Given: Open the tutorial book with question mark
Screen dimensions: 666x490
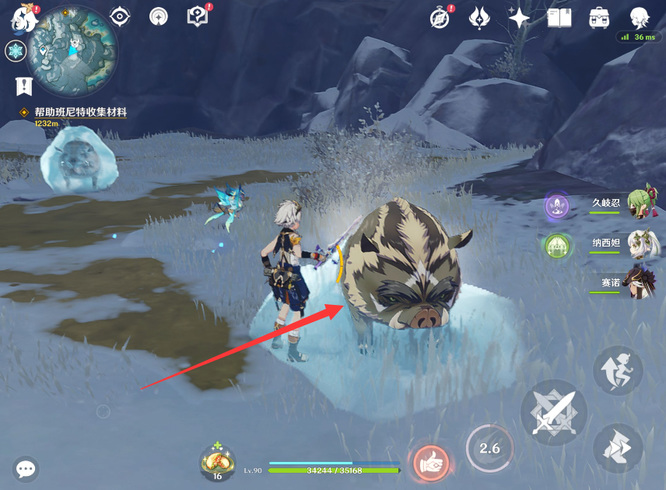Looking at the screenshot, I should (197, 16).
